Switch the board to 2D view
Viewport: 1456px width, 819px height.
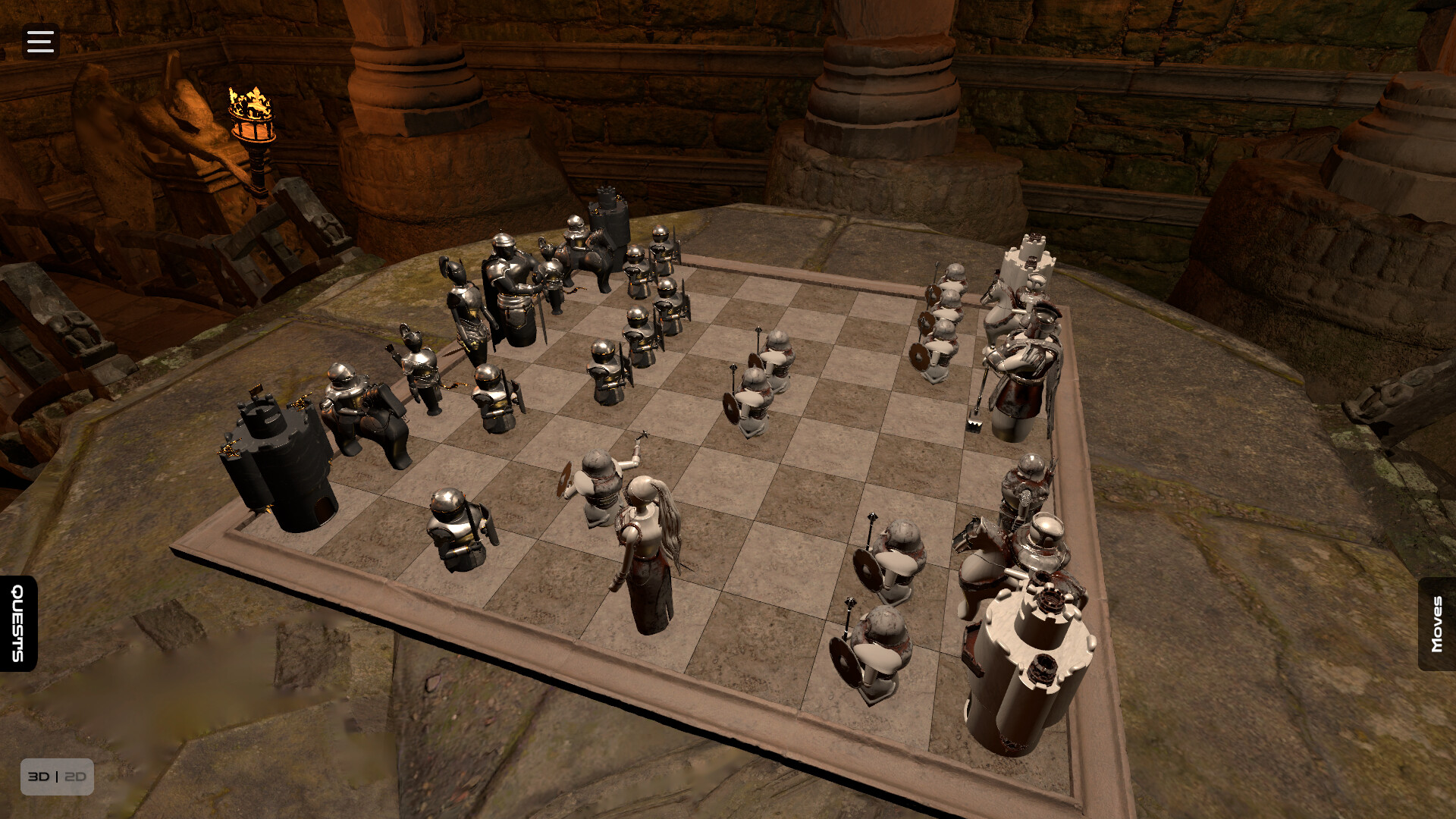point(75,776)
